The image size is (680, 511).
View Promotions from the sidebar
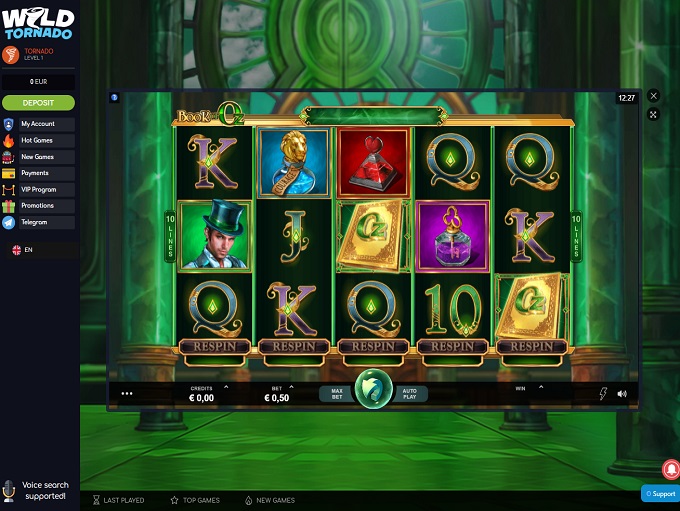click(x=37, y=205)
